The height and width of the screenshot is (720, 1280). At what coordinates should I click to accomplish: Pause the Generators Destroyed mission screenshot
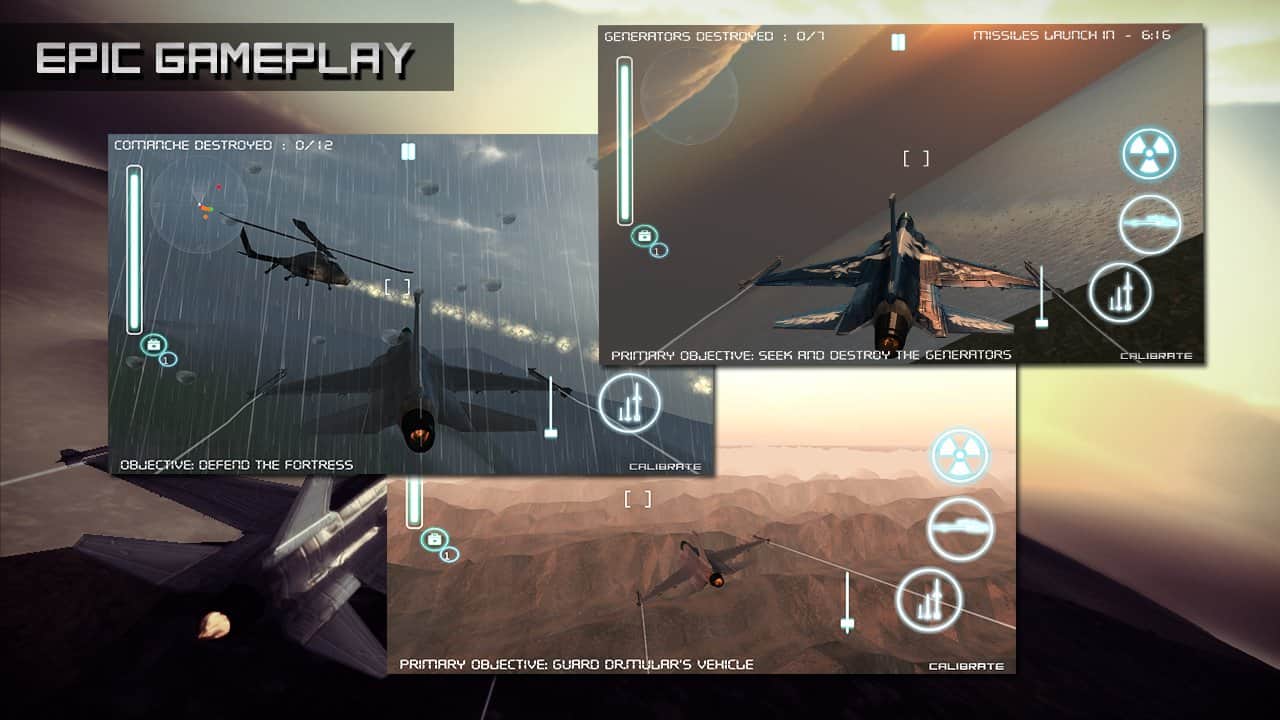point(898,42)
